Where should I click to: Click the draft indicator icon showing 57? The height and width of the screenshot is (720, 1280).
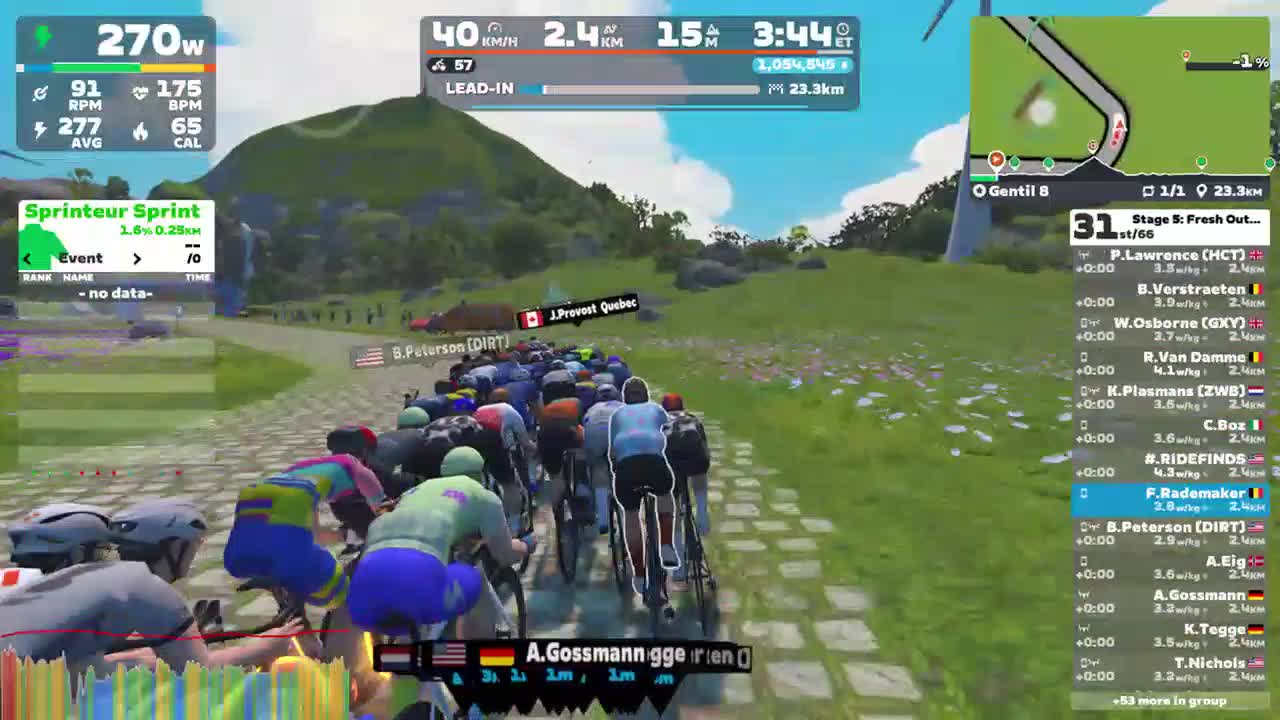[438, 65]
